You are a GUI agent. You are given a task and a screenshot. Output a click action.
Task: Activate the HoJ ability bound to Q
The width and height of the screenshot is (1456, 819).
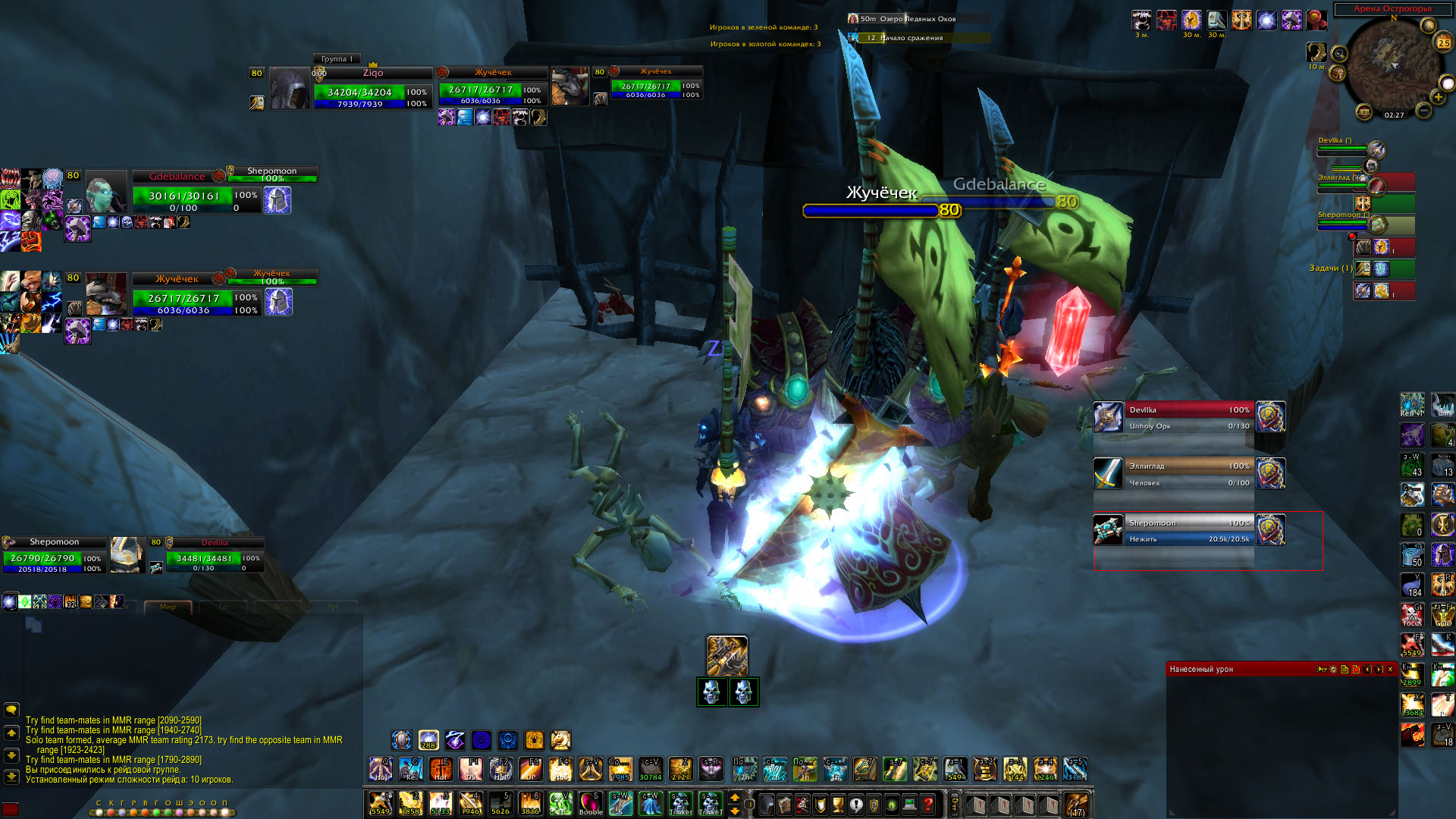coord(381,769)
